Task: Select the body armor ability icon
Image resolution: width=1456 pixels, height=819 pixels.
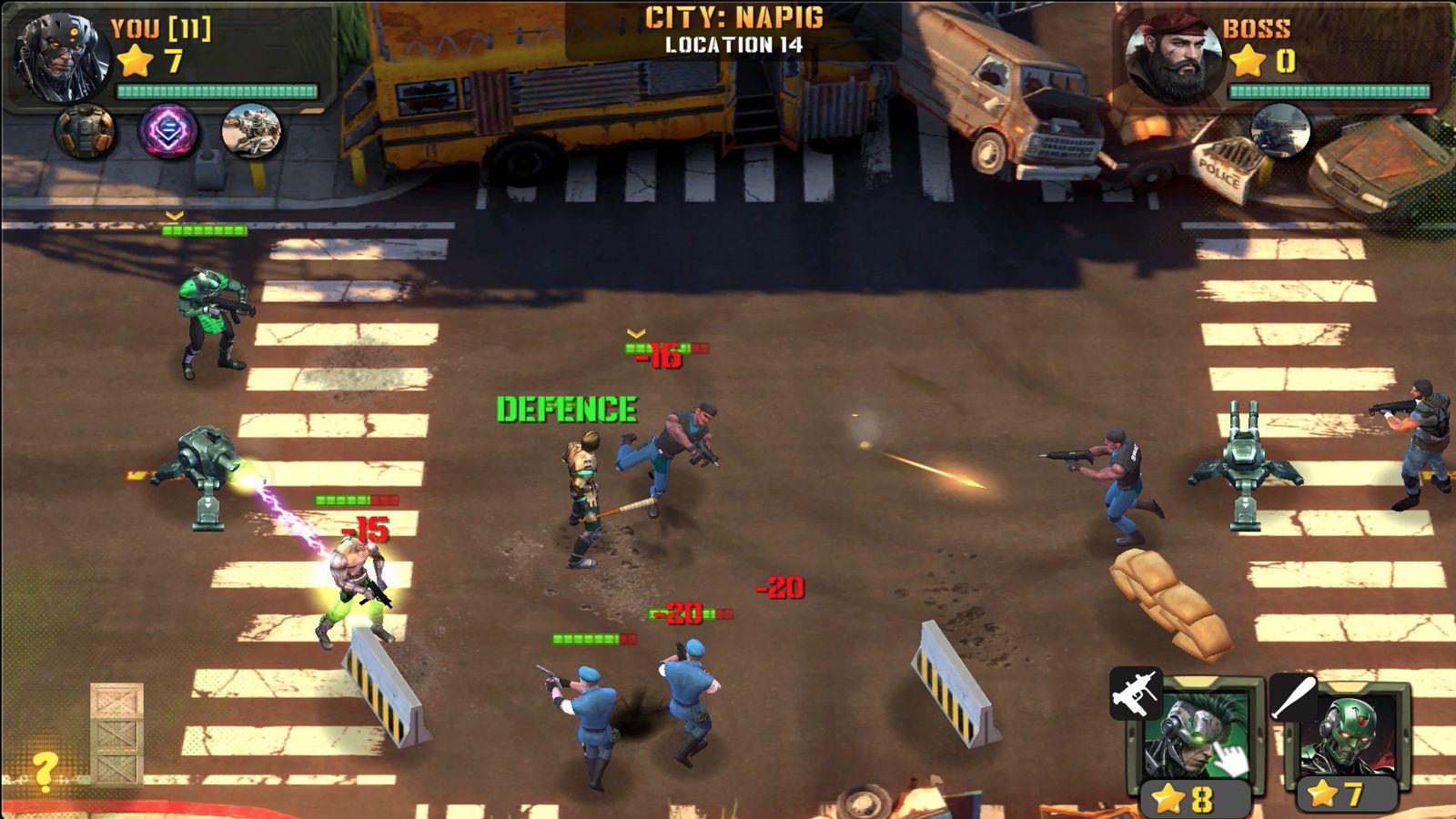Action: [x=84, y=129]
